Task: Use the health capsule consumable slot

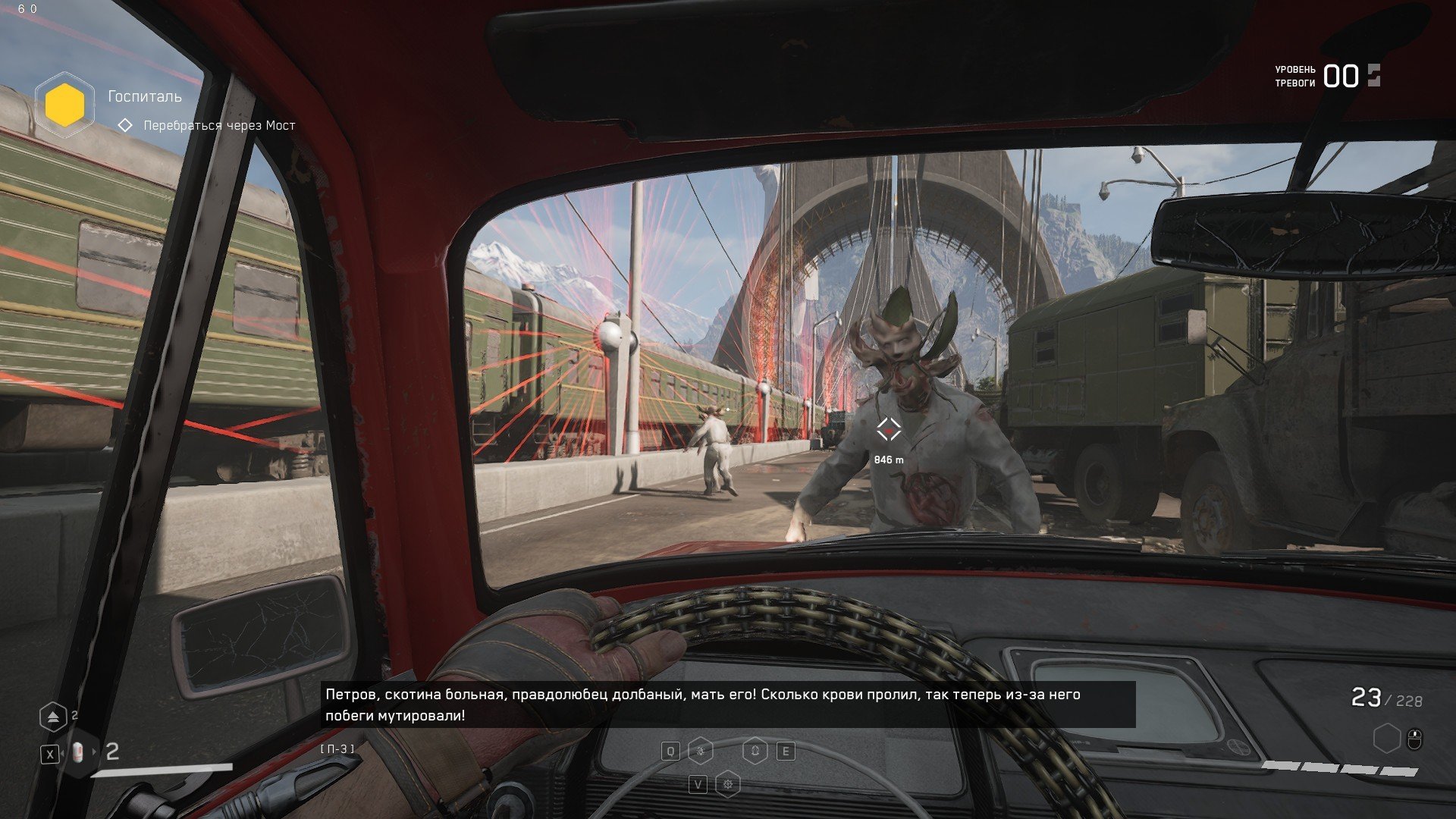Action: (x=78, y=753)
